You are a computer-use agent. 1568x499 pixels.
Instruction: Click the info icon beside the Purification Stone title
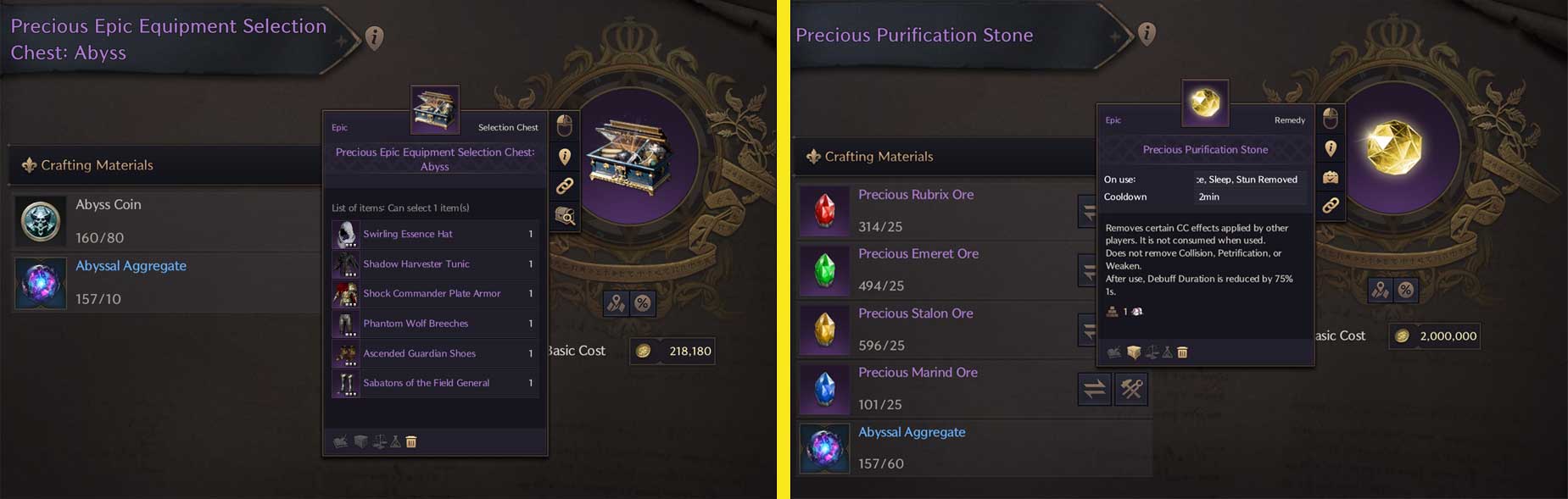[x=1147, y=33]
